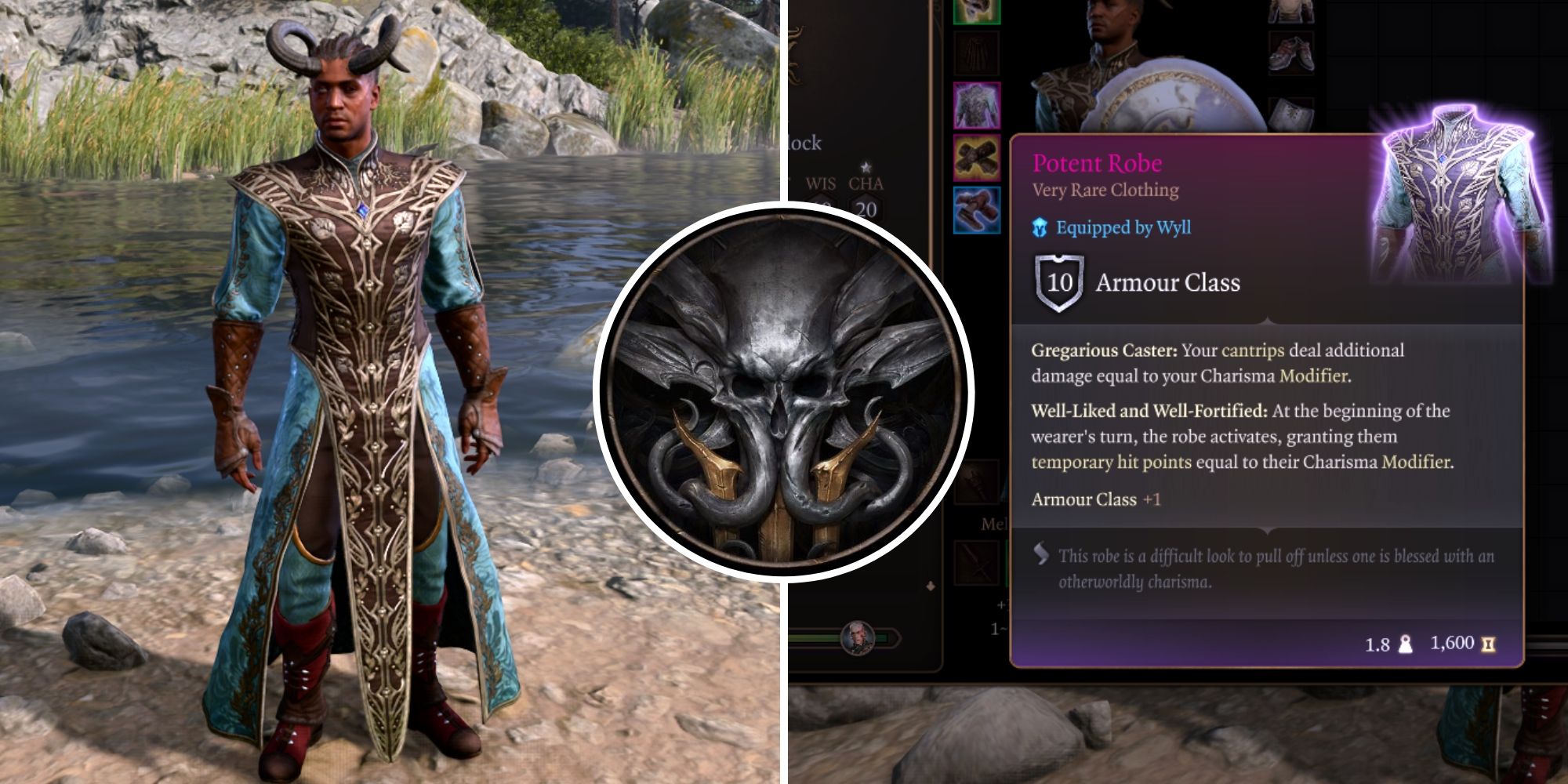The image size is (1568, 784).
Task: Select the Warlock class label
Action: (803, 143)
